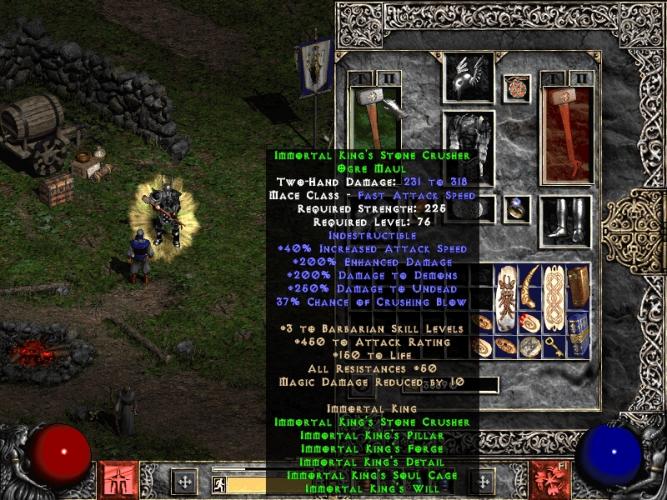Toggle the run/walk button
The height and width of the screenshot is (500, 667).
[218, 485]
